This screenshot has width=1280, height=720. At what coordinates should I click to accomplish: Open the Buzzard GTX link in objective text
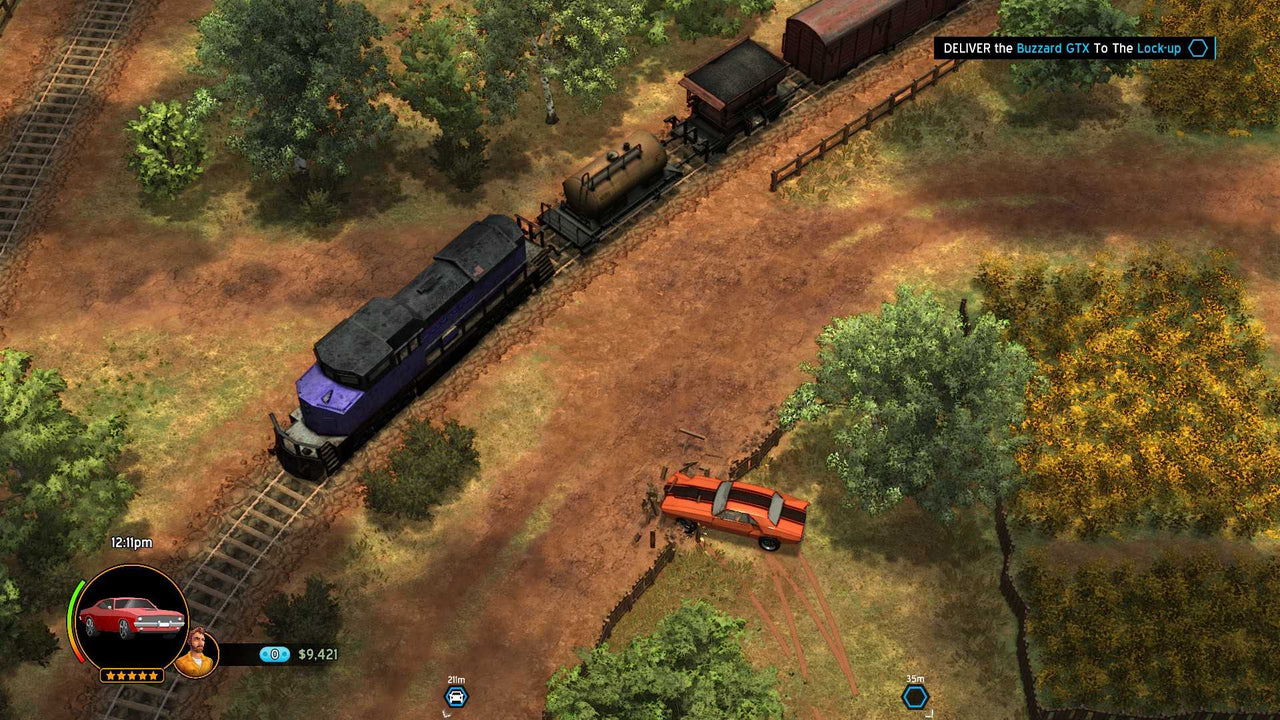1053,47
